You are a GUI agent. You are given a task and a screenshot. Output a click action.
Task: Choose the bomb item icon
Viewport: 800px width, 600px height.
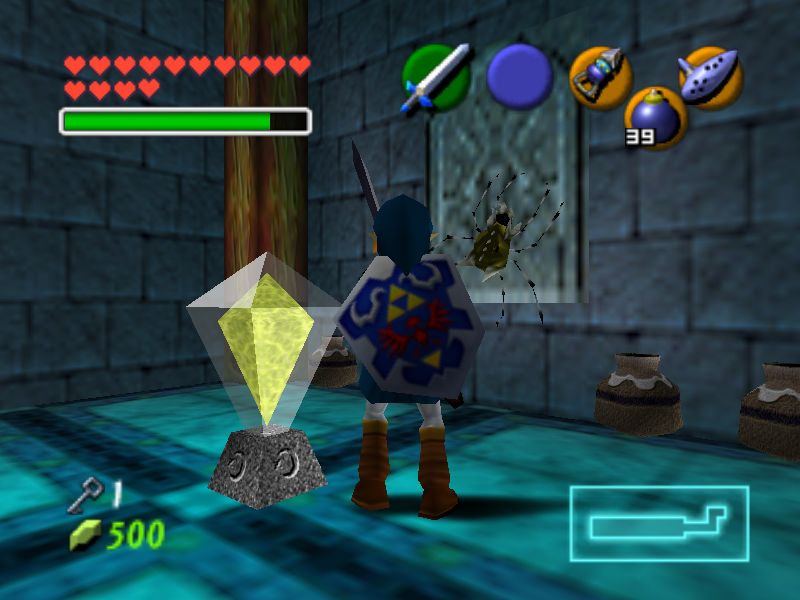pyautogui.click(x=655, y=117)
